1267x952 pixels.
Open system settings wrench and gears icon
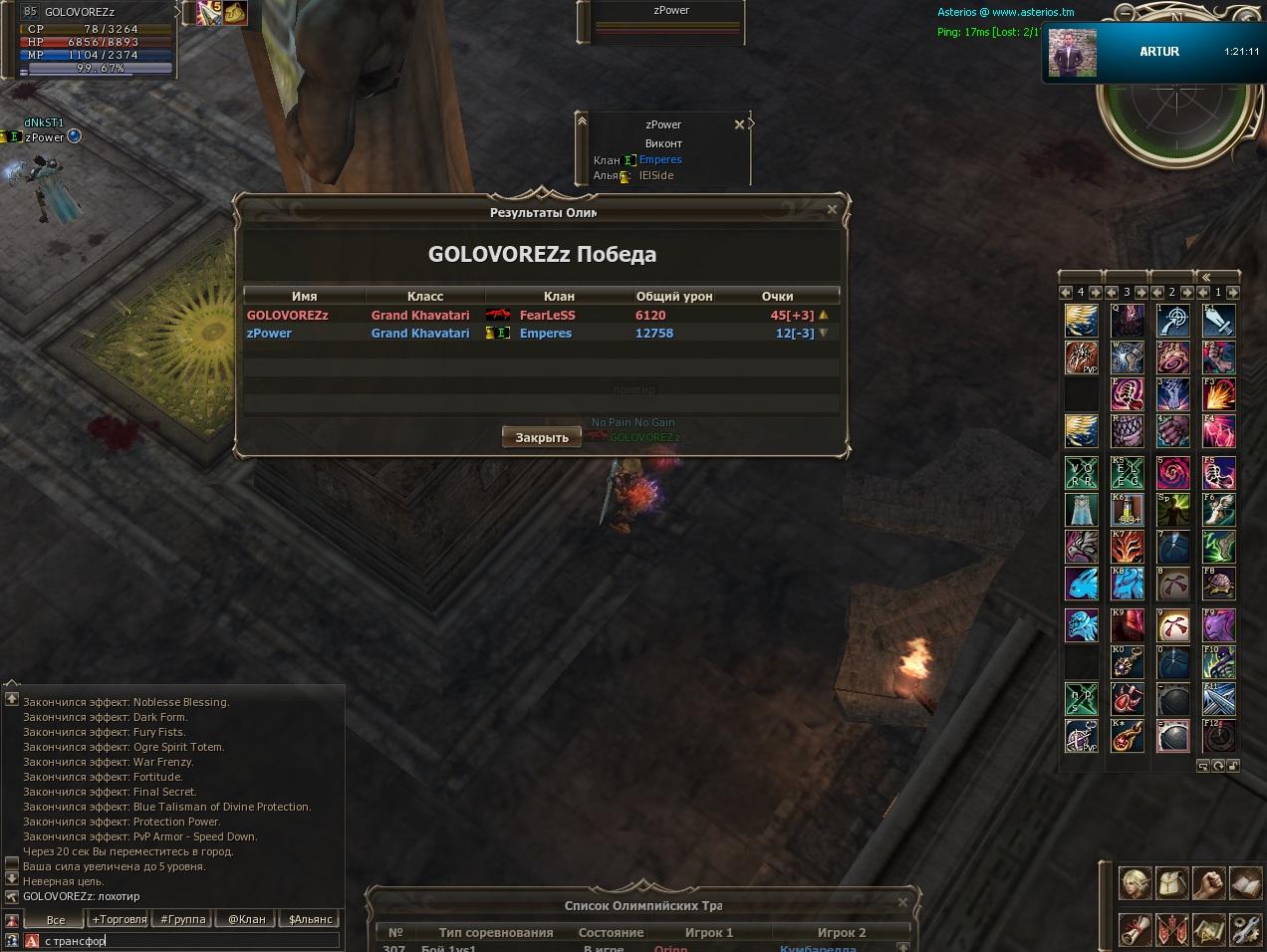[1245, 928]
